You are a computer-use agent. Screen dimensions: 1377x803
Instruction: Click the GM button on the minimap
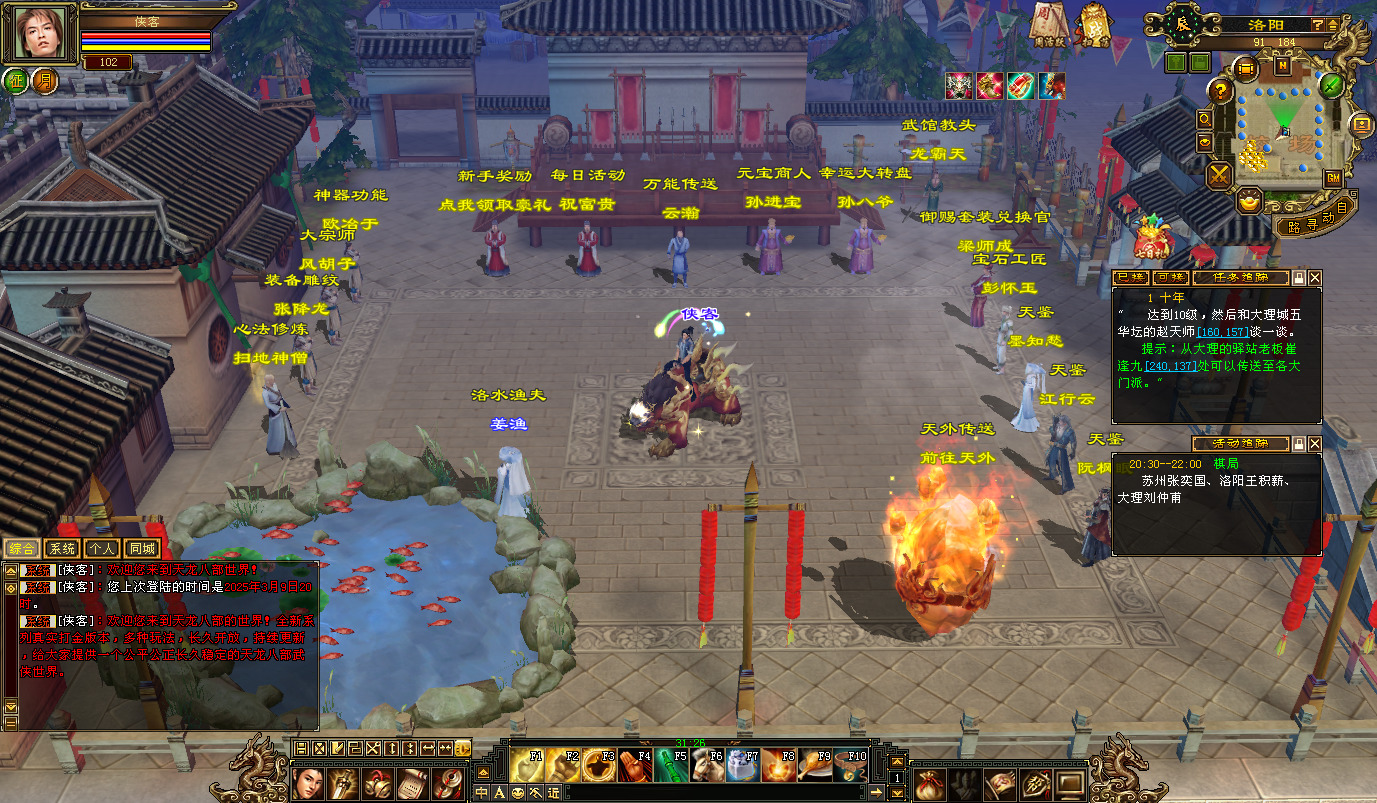coord(1333,177)
